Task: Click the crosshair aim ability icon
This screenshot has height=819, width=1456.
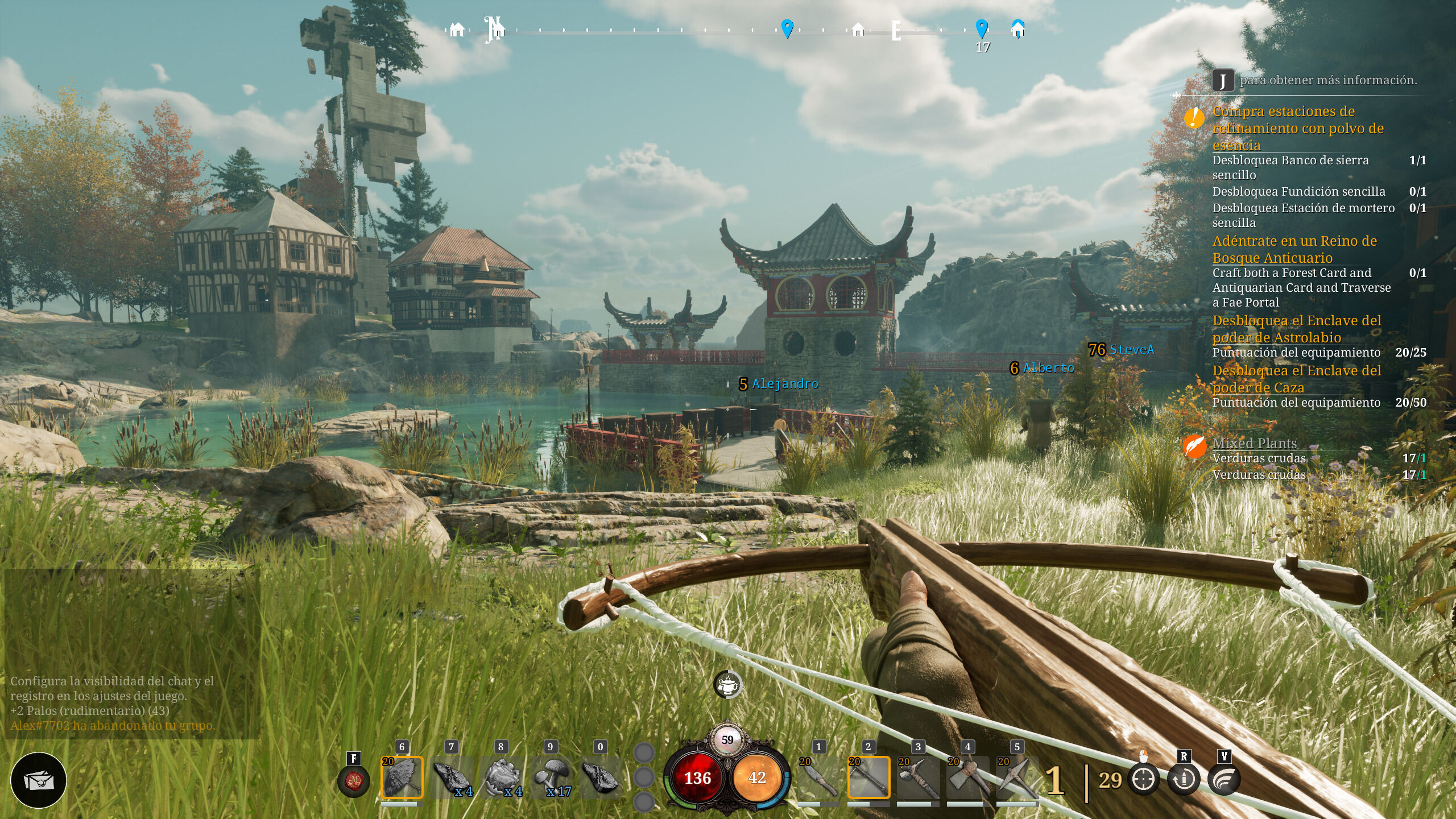Action: point(1144,779)
